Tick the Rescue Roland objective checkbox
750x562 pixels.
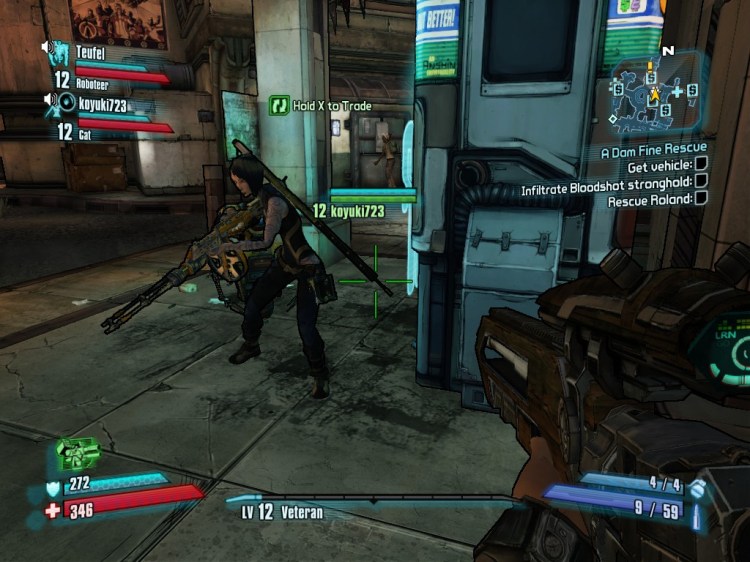(x=700, y=198)
